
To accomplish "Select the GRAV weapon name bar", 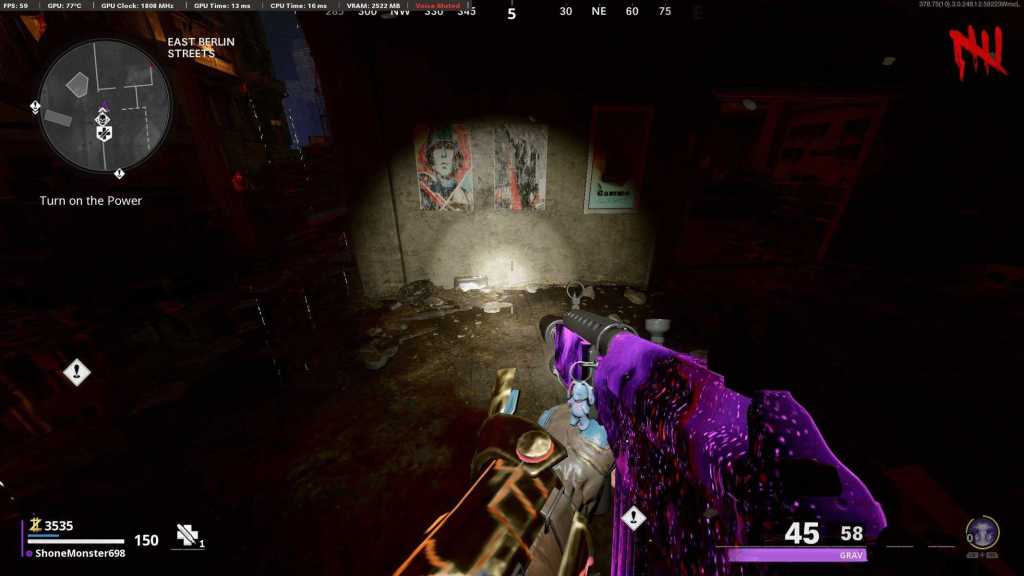I will click(797, 555).
